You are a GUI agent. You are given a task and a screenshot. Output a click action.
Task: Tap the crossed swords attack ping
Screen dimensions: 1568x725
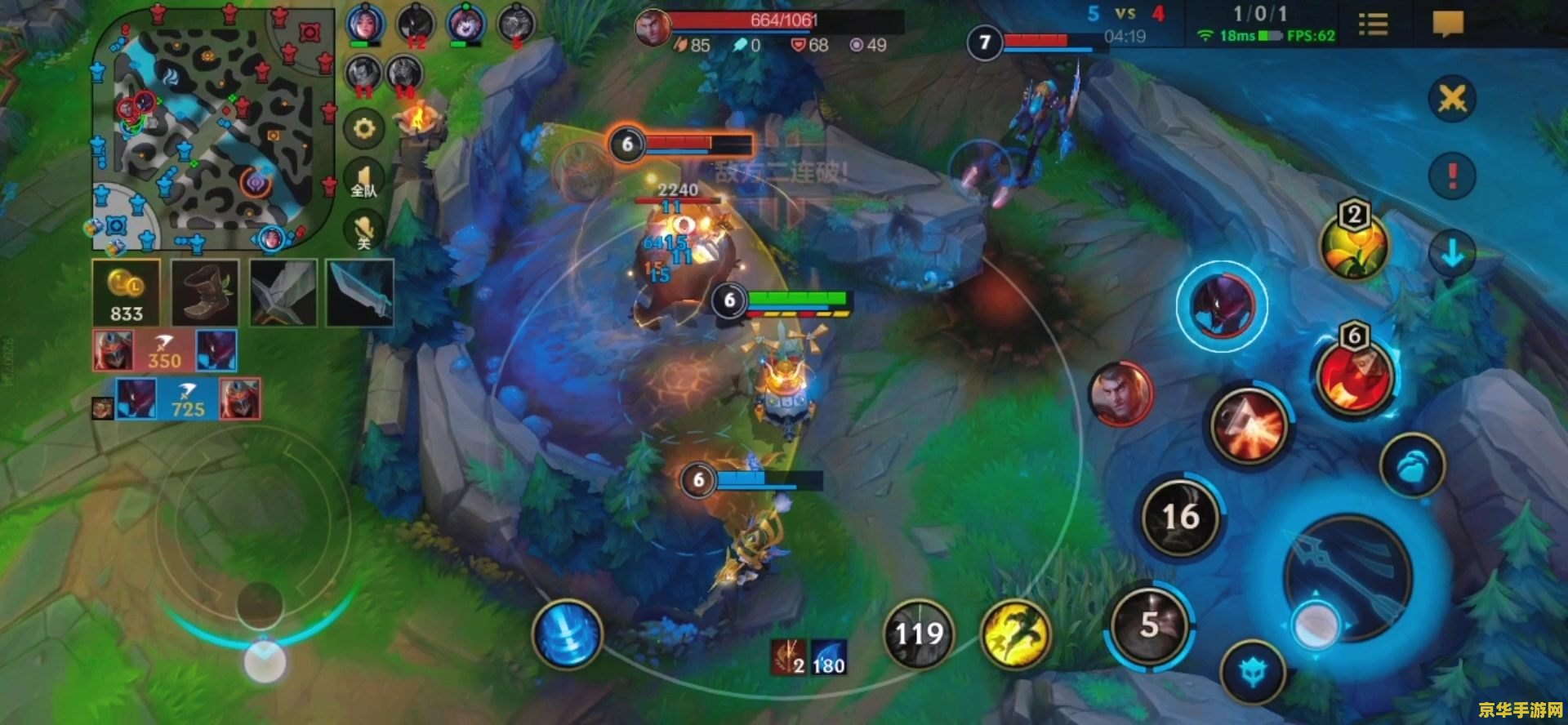click(1452, 100)
